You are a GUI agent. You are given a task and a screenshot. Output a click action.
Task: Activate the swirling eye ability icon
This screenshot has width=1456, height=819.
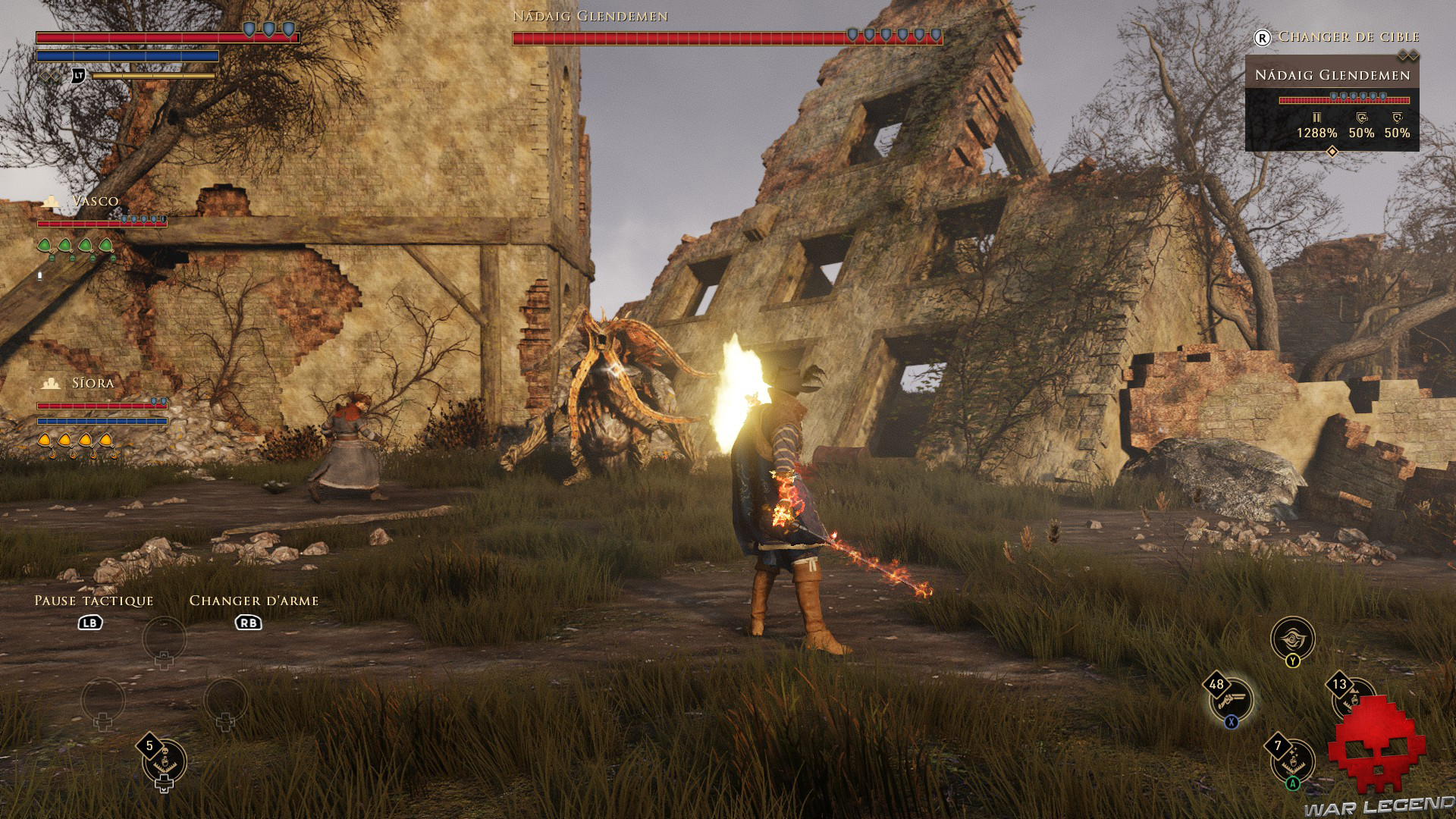click(1292, 639)
